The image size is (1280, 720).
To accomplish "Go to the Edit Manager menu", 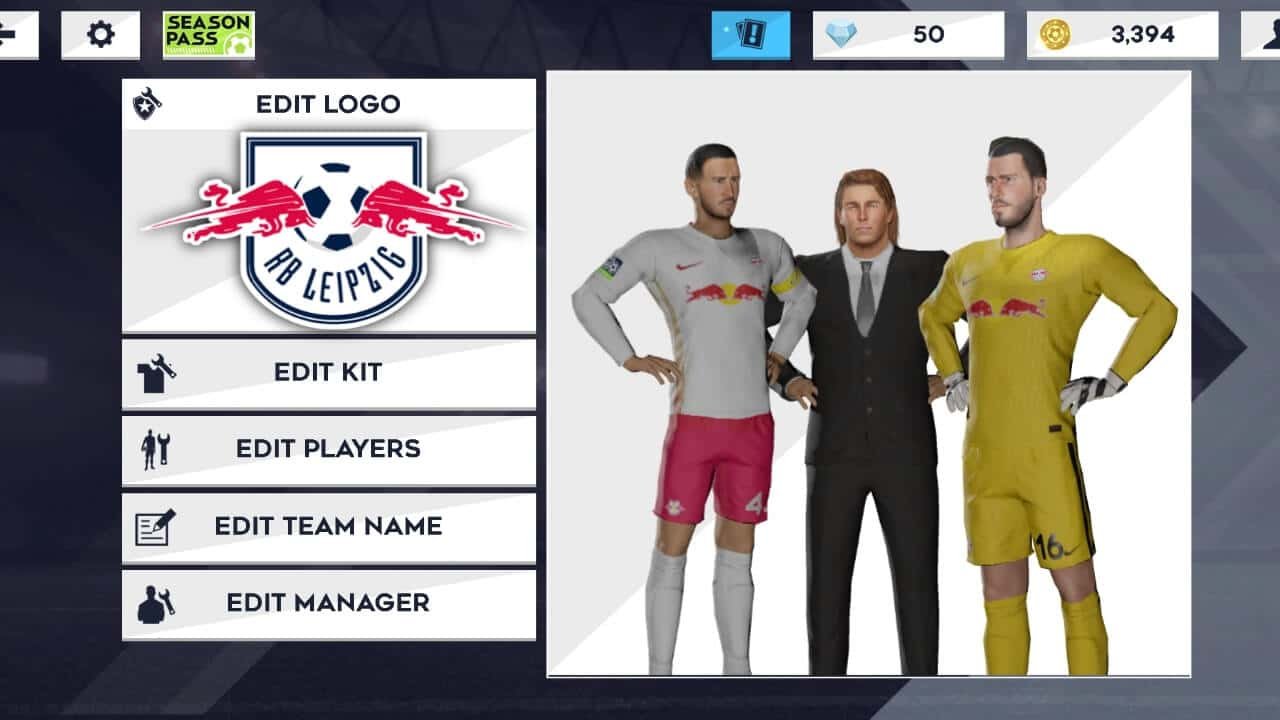I will point(328,603).
